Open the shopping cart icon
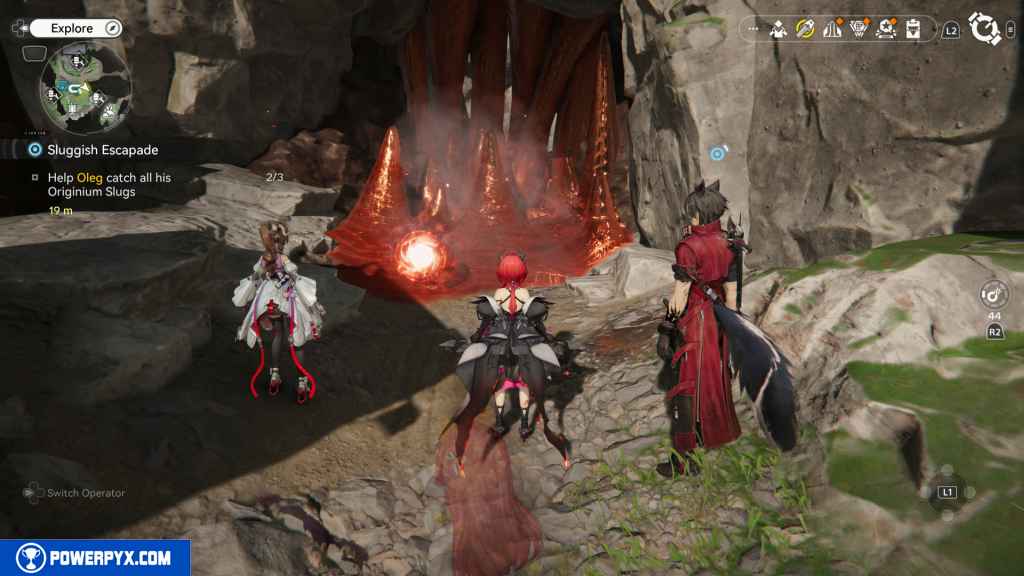The height and width of the screenshot is (576, 1024). (859, 29)
